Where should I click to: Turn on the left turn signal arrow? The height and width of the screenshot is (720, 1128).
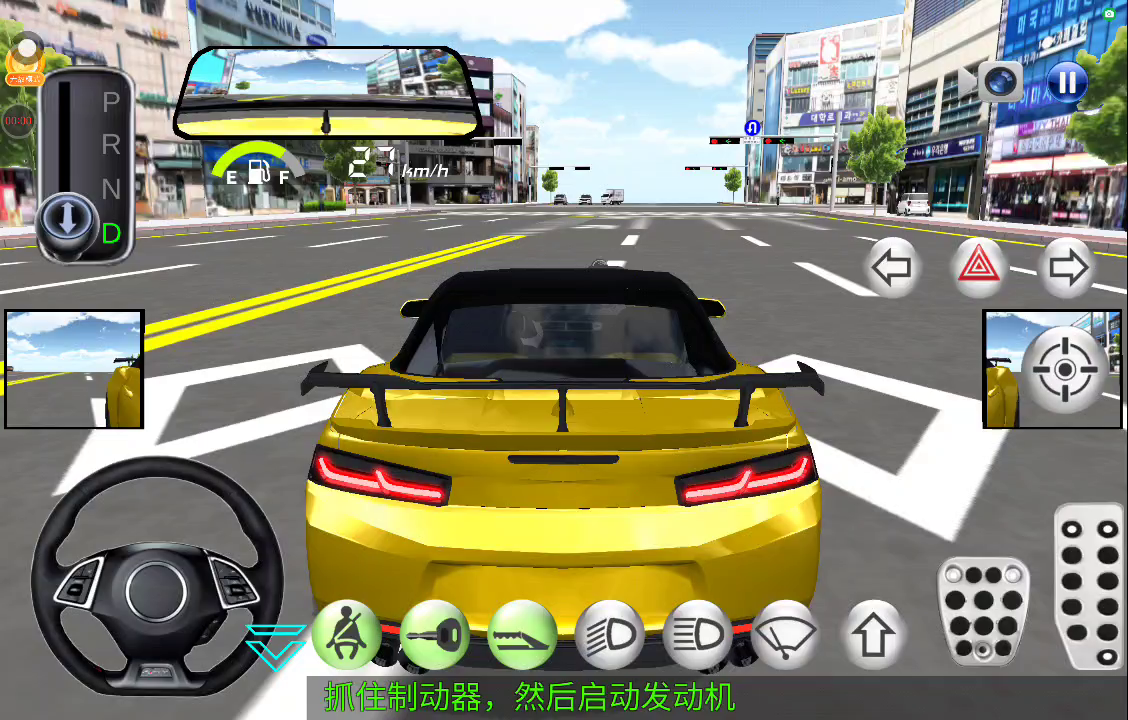(891, 267)
